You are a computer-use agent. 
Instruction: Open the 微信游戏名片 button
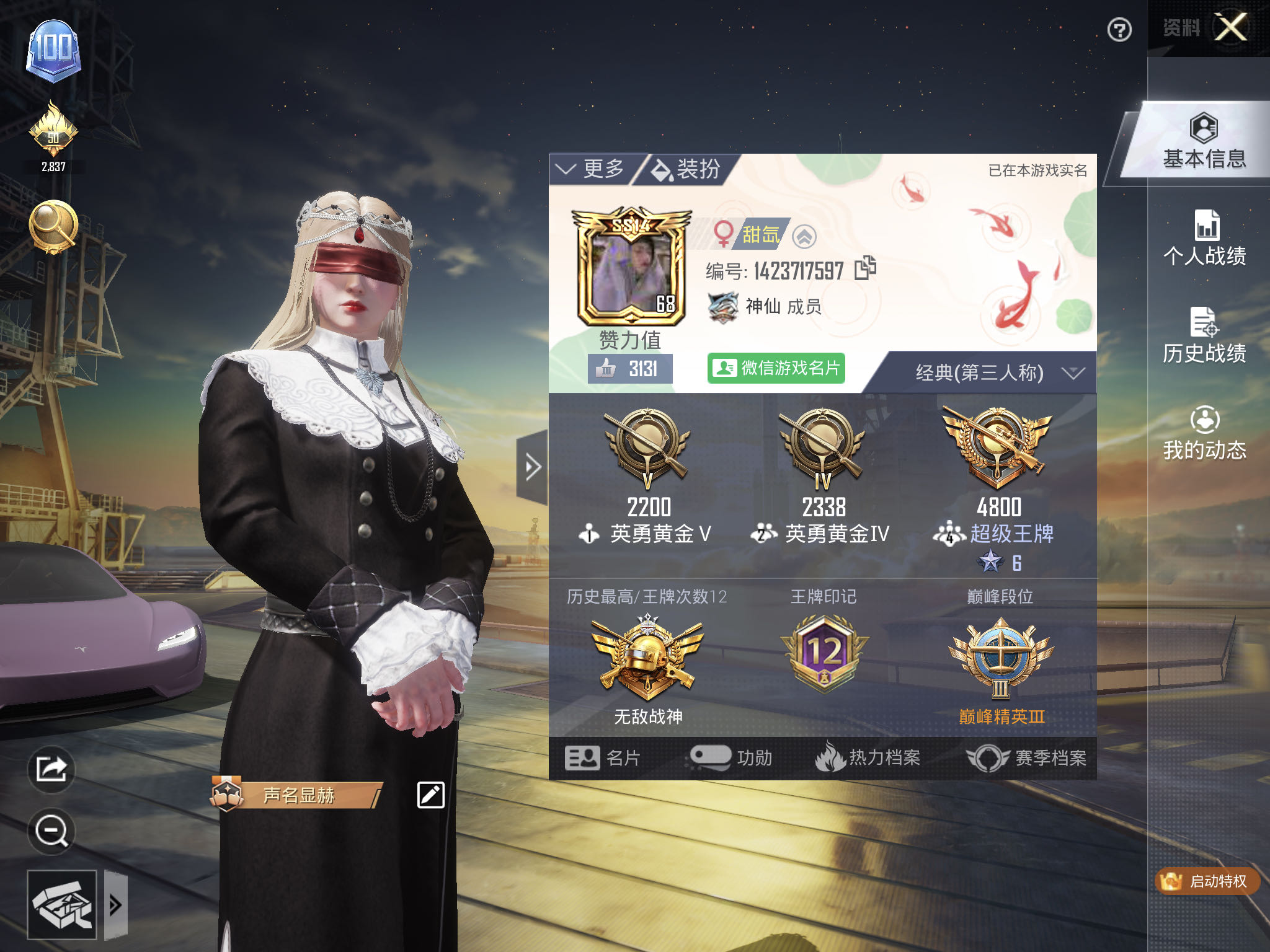(776, 368)
